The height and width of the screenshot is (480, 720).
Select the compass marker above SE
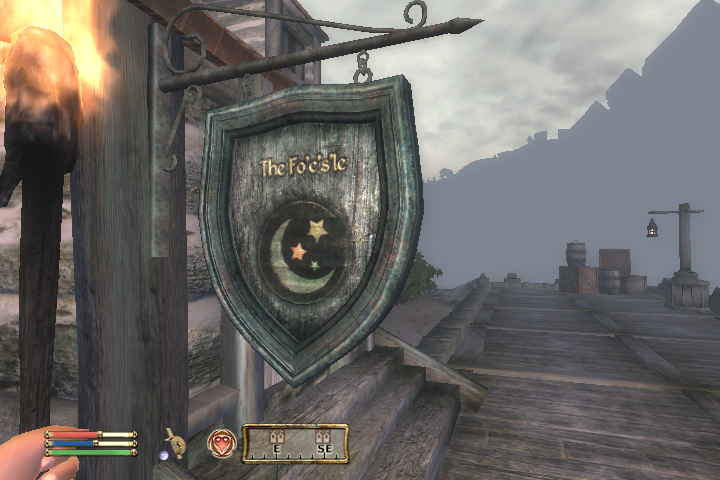point(322,437)
